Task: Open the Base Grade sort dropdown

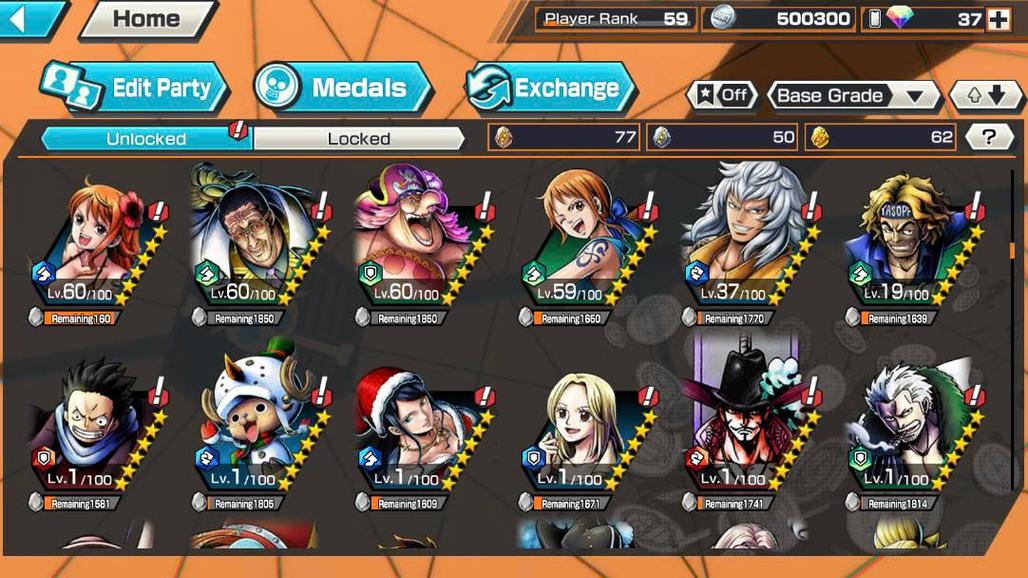Action: tap(851, 96)
